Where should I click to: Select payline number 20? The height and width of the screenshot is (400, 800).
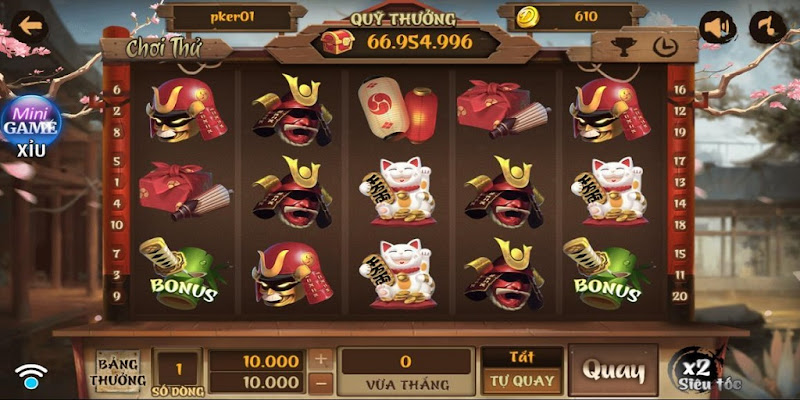pos(680,295)
